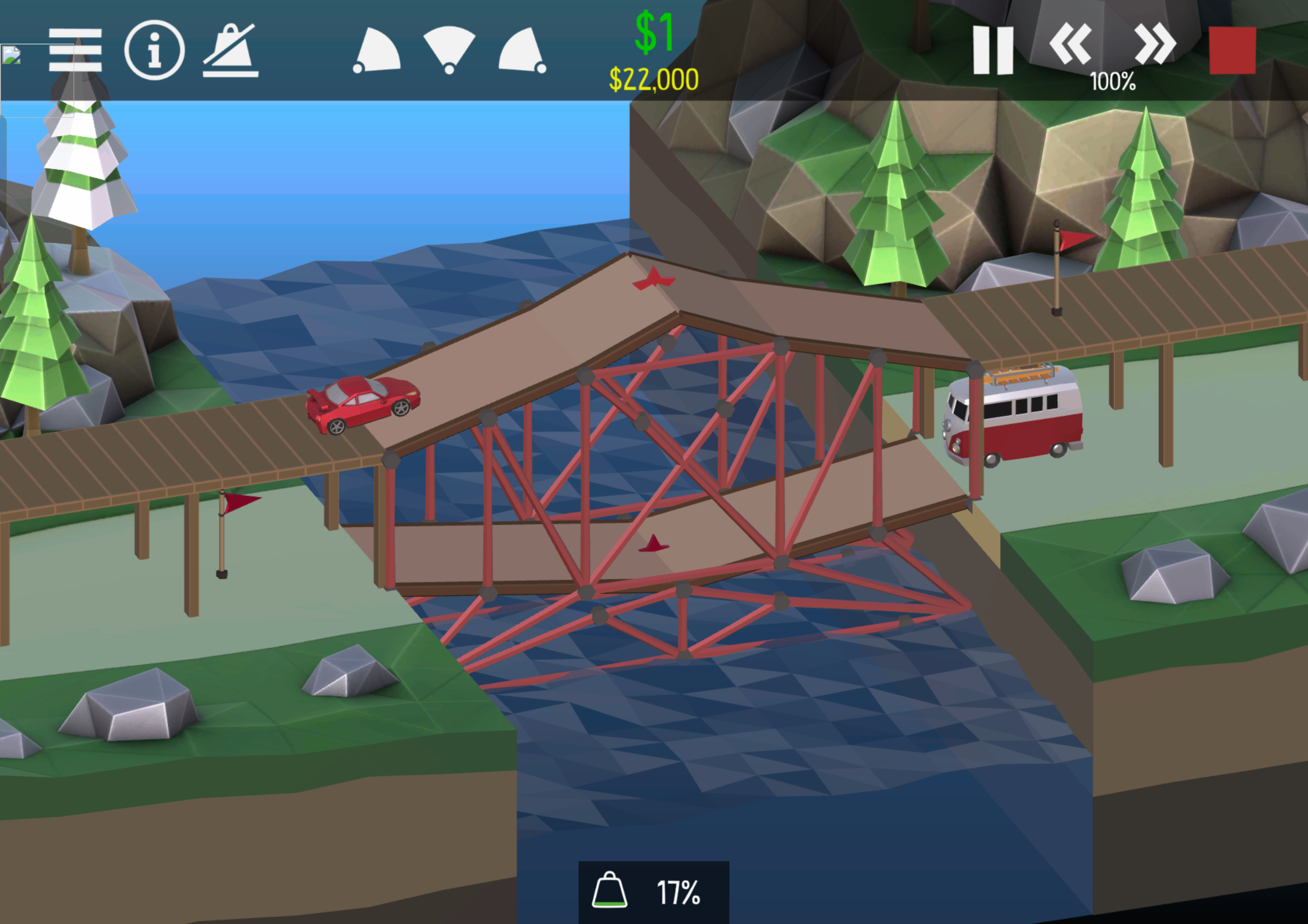Image resolution: width=1308 pixels, height=924 pixels.
Task: Slow down the simulation speed
Action: (x=1070, y=44)
